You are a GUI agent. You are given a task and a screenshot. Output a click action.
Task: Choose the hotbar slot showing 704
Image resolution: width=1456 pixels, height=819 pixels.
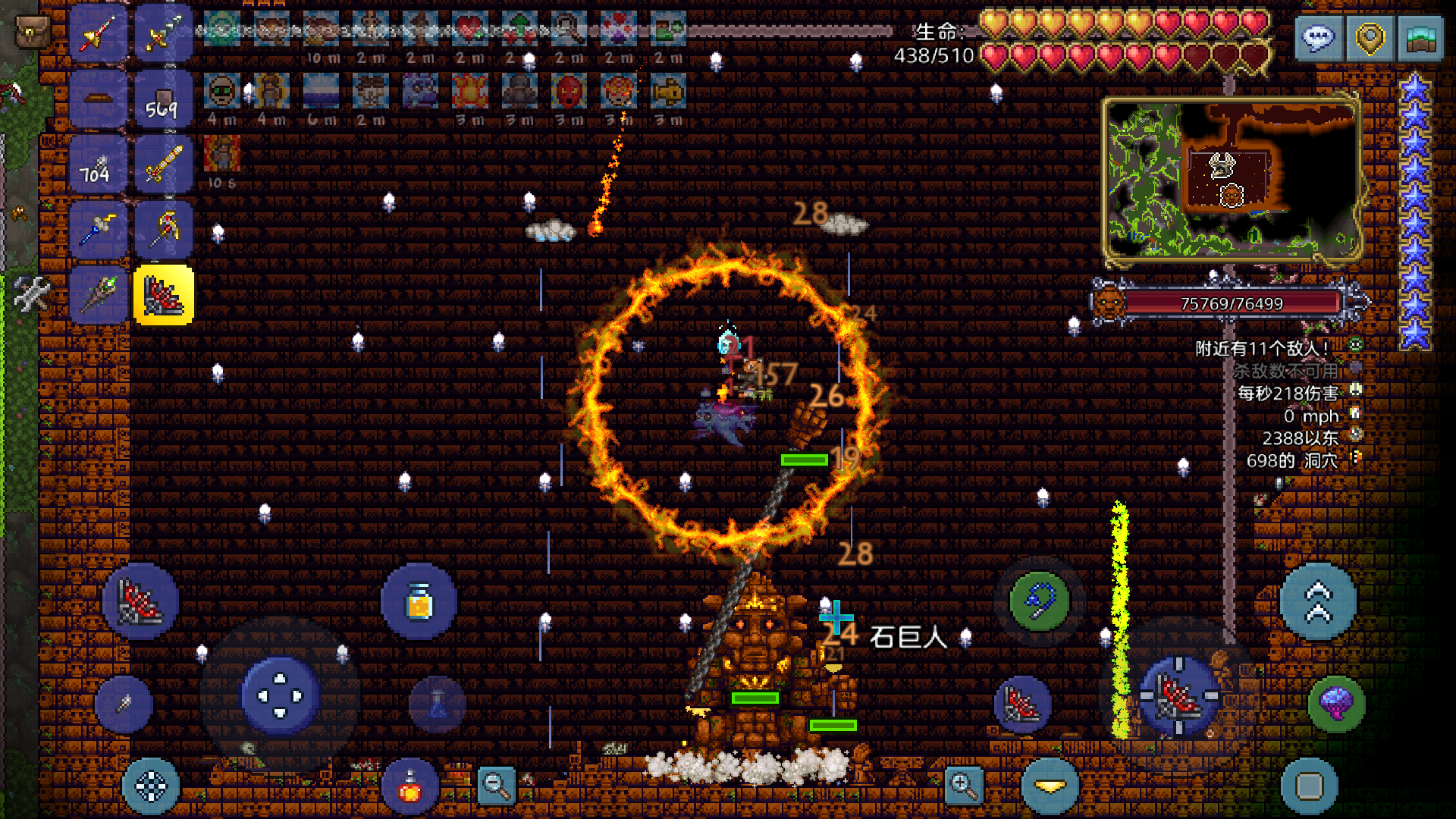(x=98, y=164)
